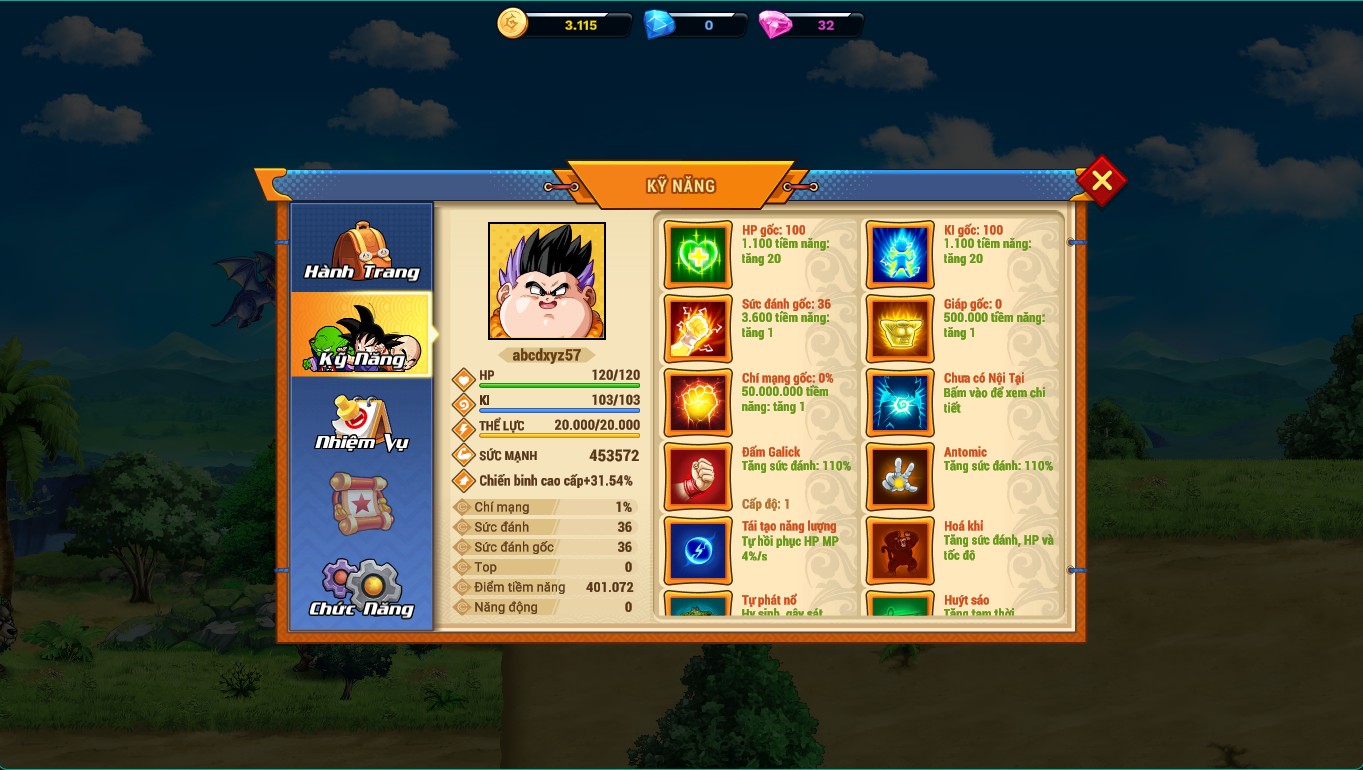The width and height of the screenshot is (1363, 770).
Task: Select the Kỹ Năng skills tab
Action: click(361, 336)
